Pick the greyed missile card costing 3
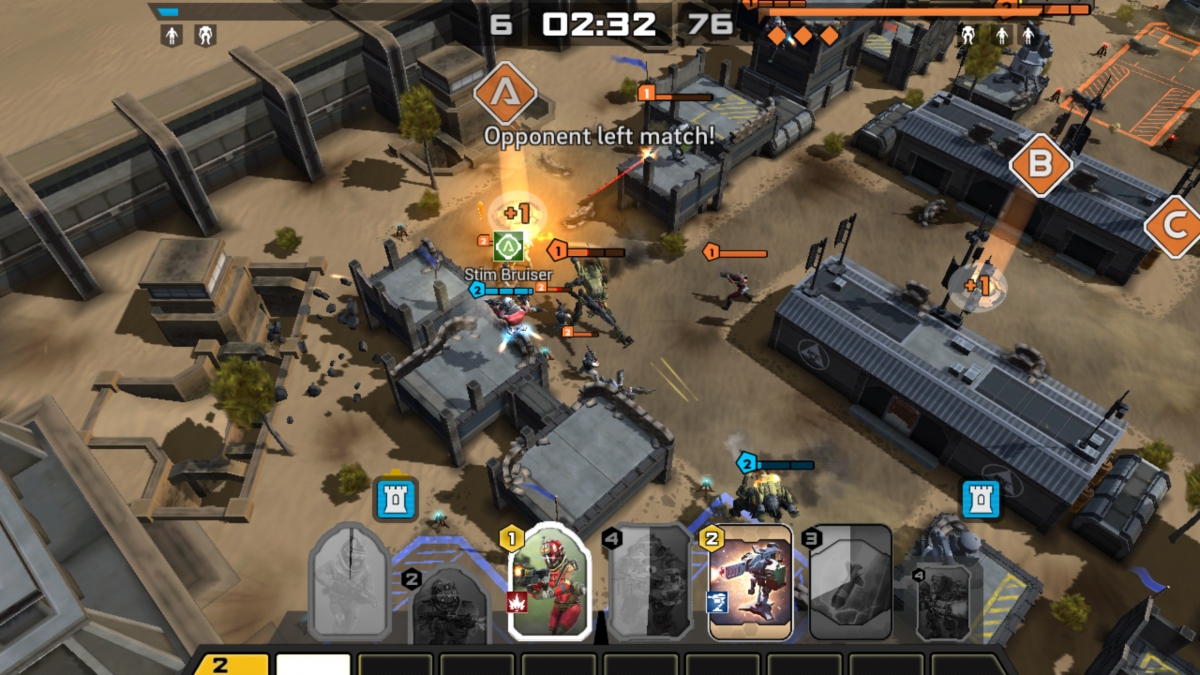This screenshot has height=675, width=1200. click(850, 582)
